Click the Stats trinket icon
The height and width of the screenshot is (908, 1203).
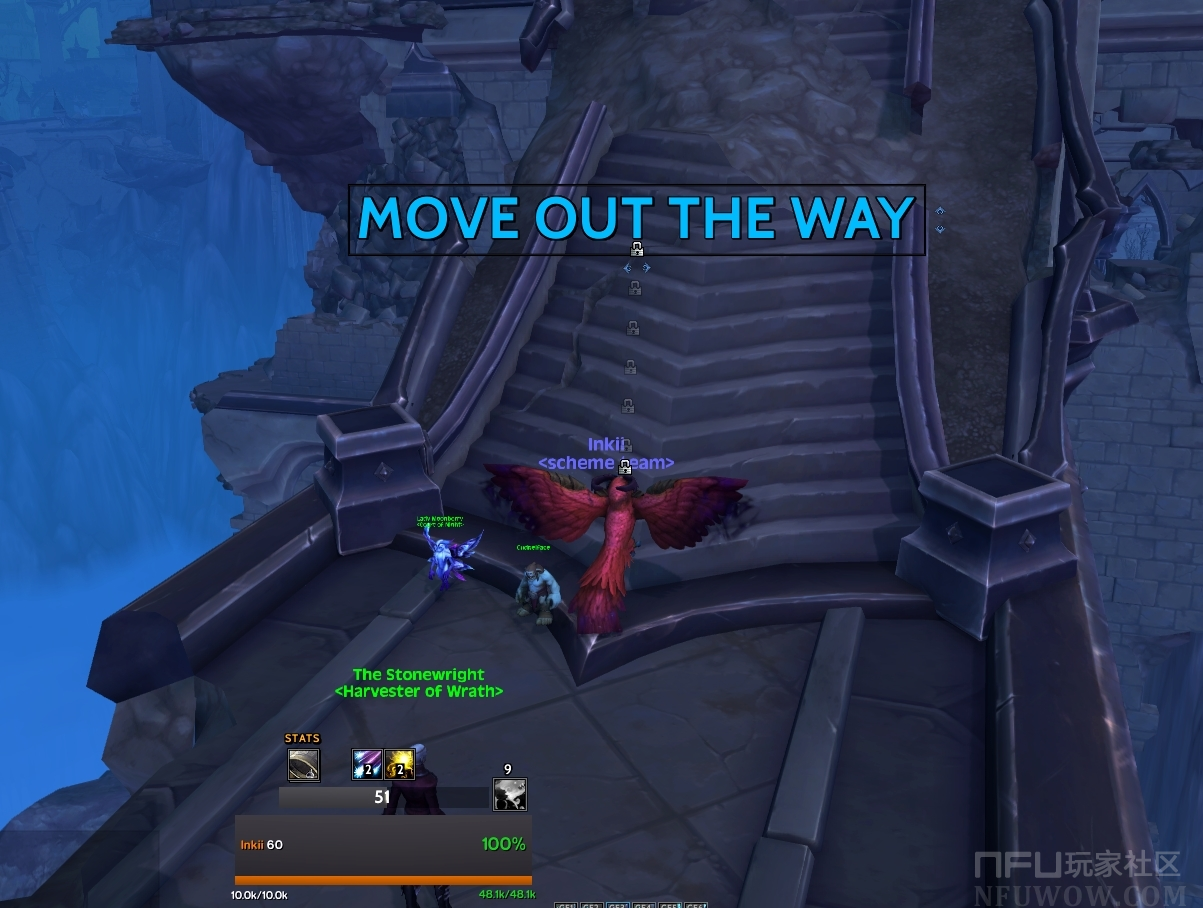tap(304, 765)
